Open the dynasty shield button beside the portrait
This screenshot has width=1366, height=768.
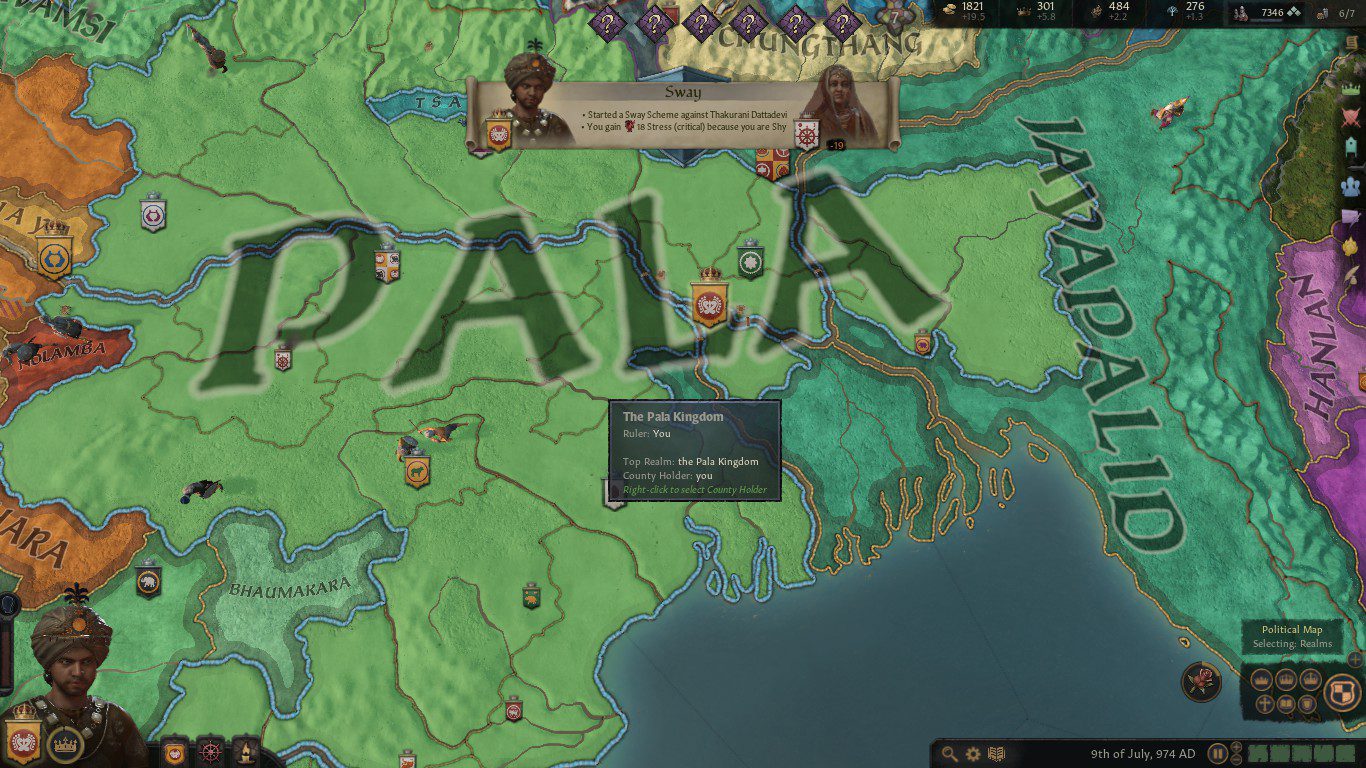click(175, 751)
